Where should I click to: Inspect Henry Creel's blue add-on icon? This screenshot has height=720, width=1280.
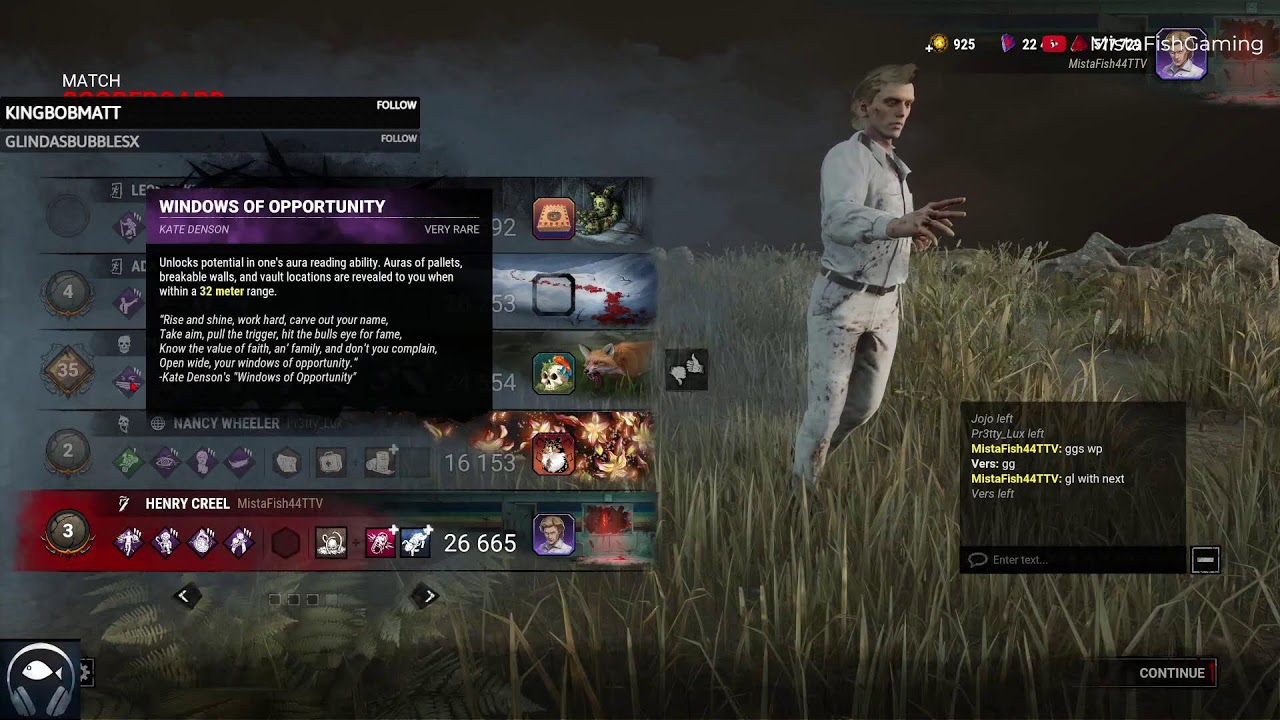coord(416,543)
